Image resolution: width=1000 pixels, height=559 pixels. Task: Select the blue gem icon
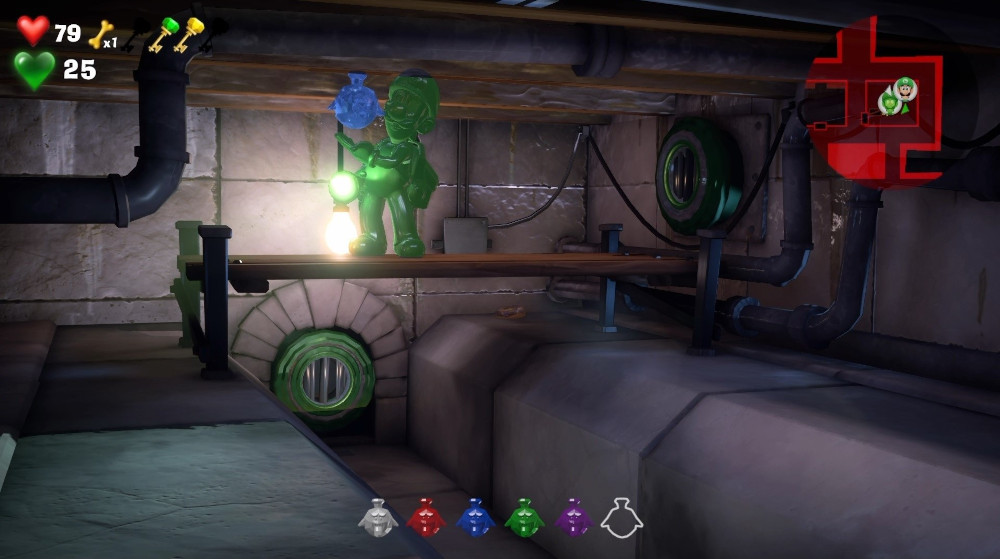(x=475, y=519)
